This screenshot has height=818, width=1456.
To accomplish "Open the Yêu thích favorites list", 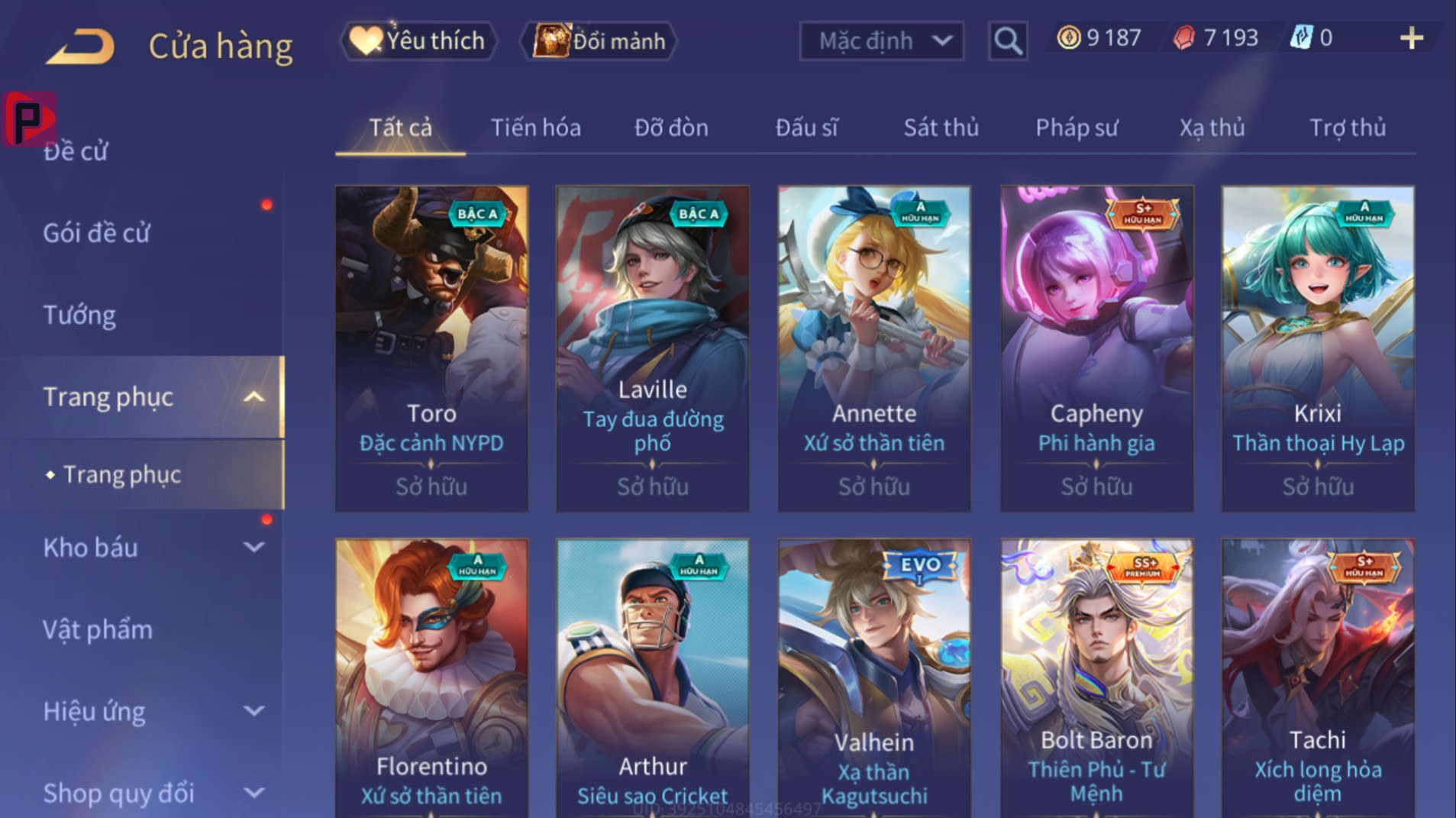I will pyautogui.click(x=418, y=40).
